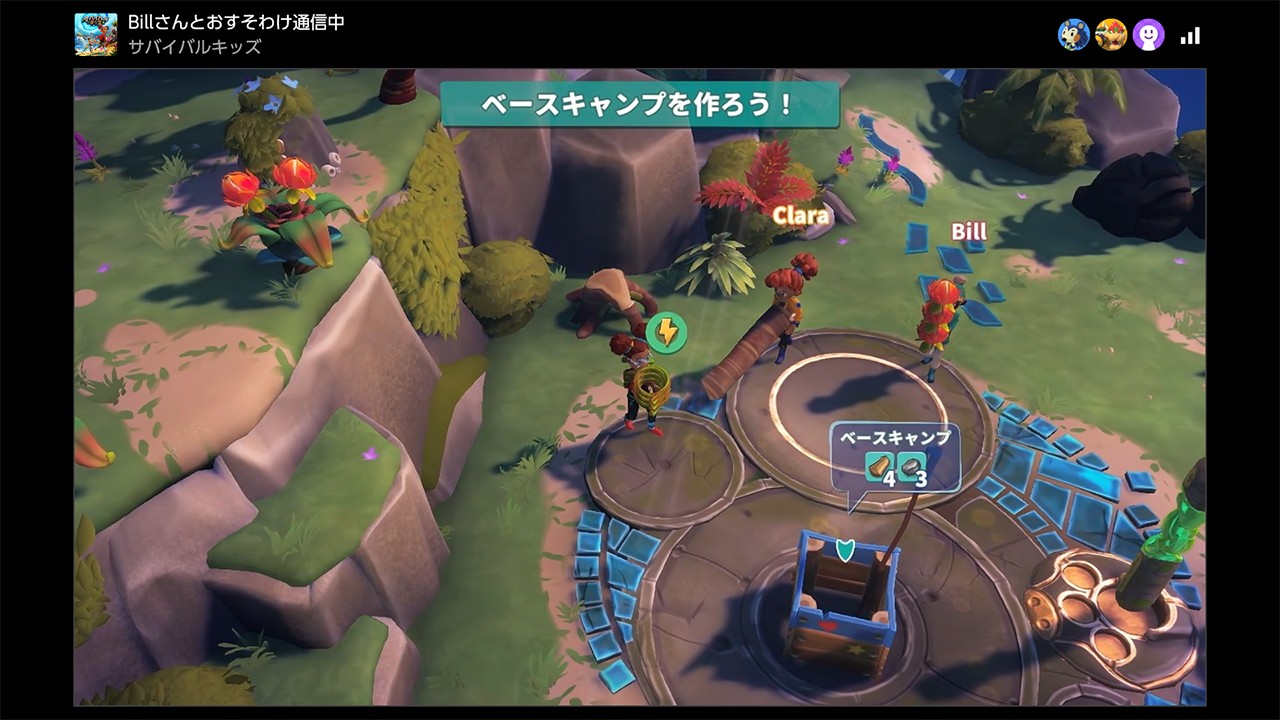The height and width of the screenshot is (720, 1280).
Task: Click the green lightning bolt icon
Action: tap(665, 331)
